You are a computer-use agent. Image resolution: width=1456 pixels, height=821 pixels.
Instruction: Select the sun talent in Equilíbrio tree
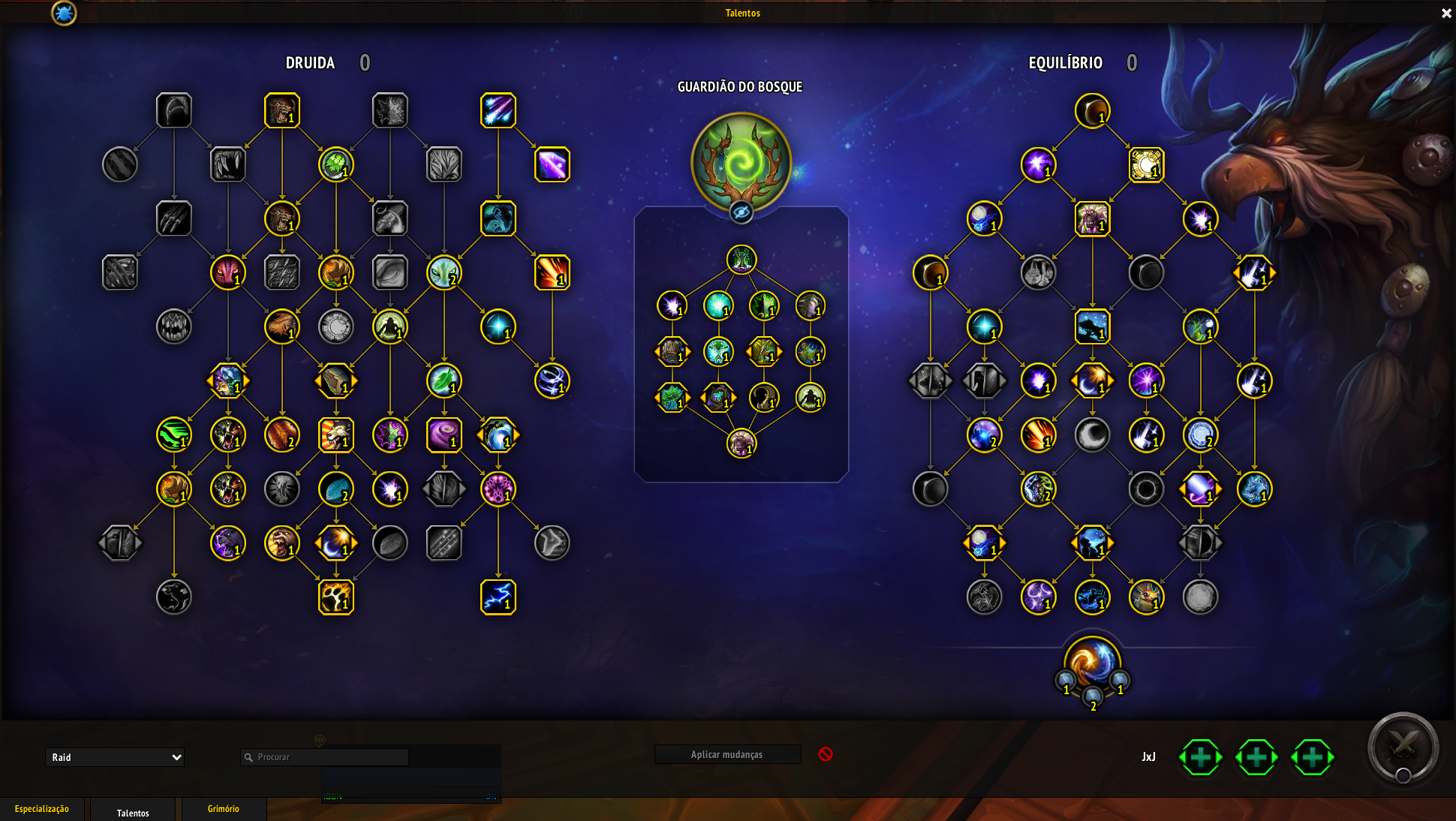[x=1146, y=164]
